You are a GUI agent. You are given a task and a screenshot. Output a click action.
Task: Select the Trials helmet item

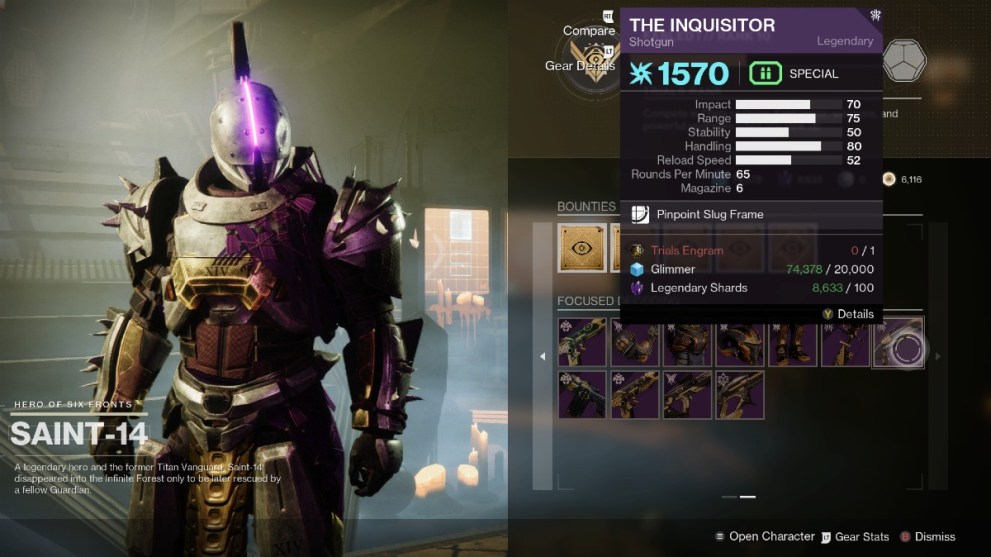(740, 343)
